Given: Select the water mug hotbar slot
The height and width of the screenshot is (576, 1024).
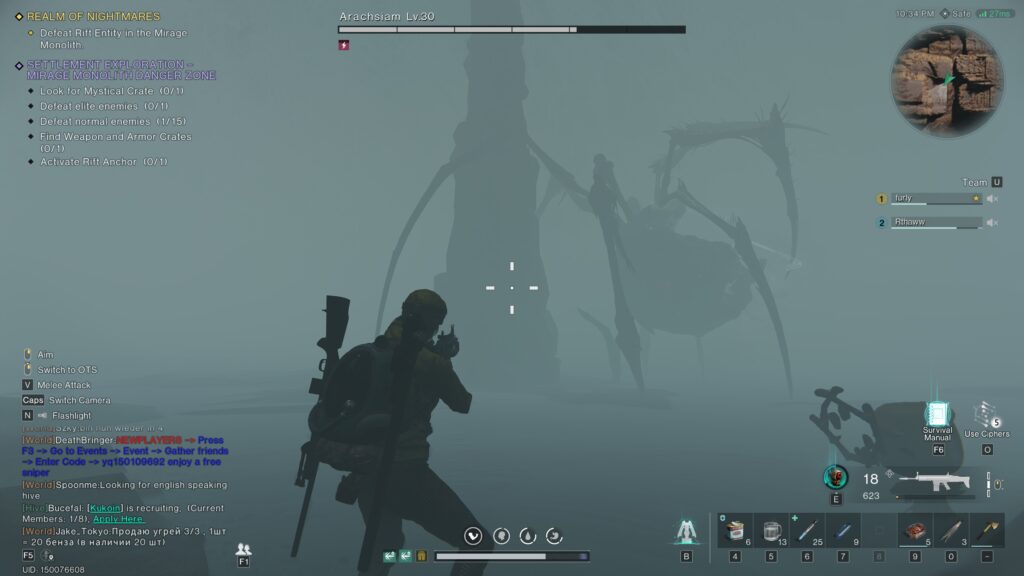Looking at the screenshot, I should [771, 531].
